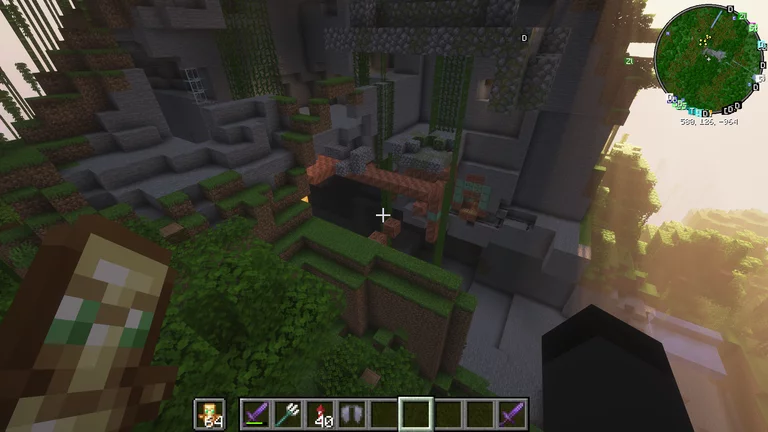The height and width of the screenshot is (432, 768).
Task: Choose the sword with the green durability bar
Action: (258, 414)
